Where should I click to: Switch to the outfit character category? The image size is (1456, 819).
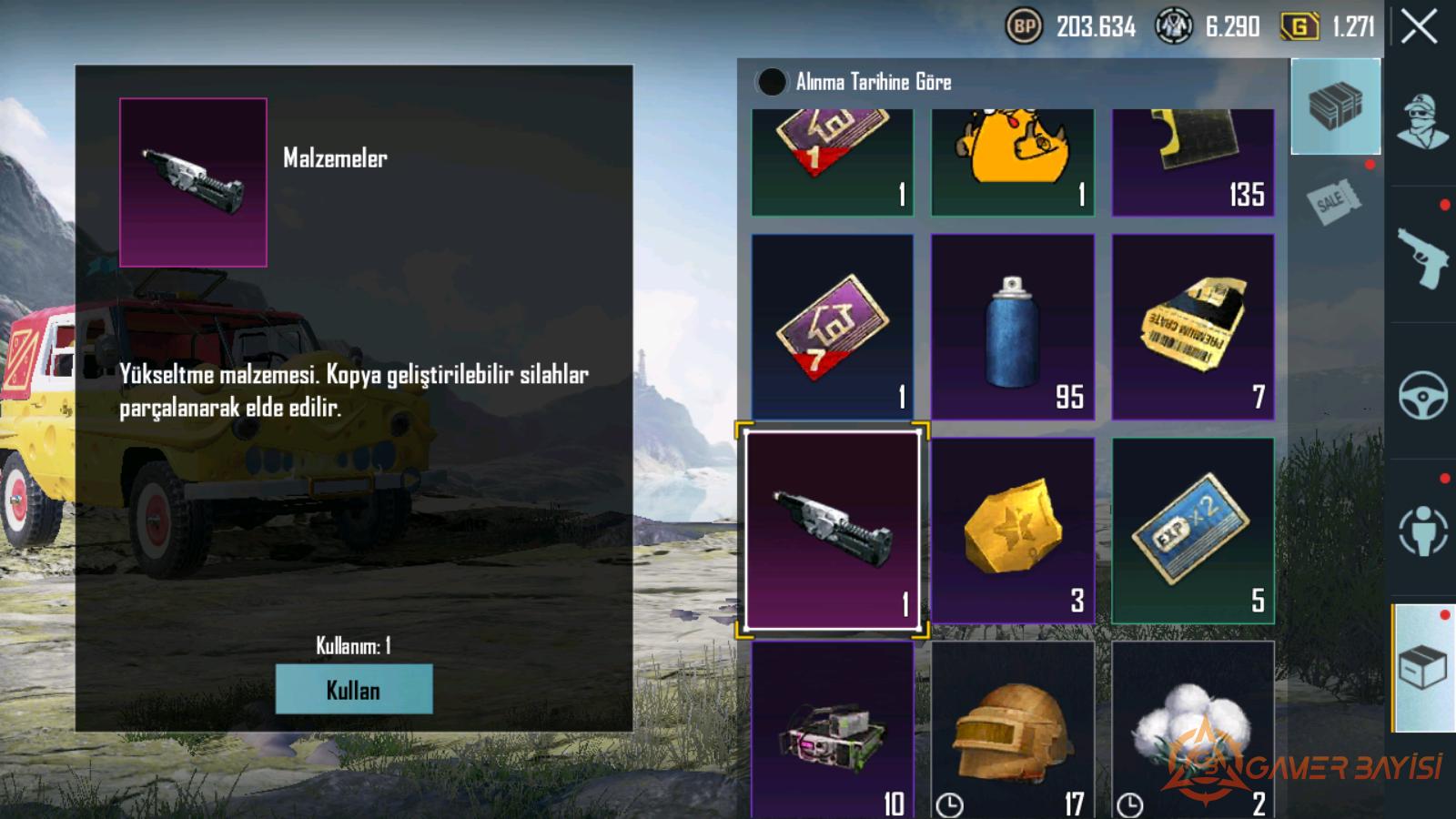point(1422,121)
